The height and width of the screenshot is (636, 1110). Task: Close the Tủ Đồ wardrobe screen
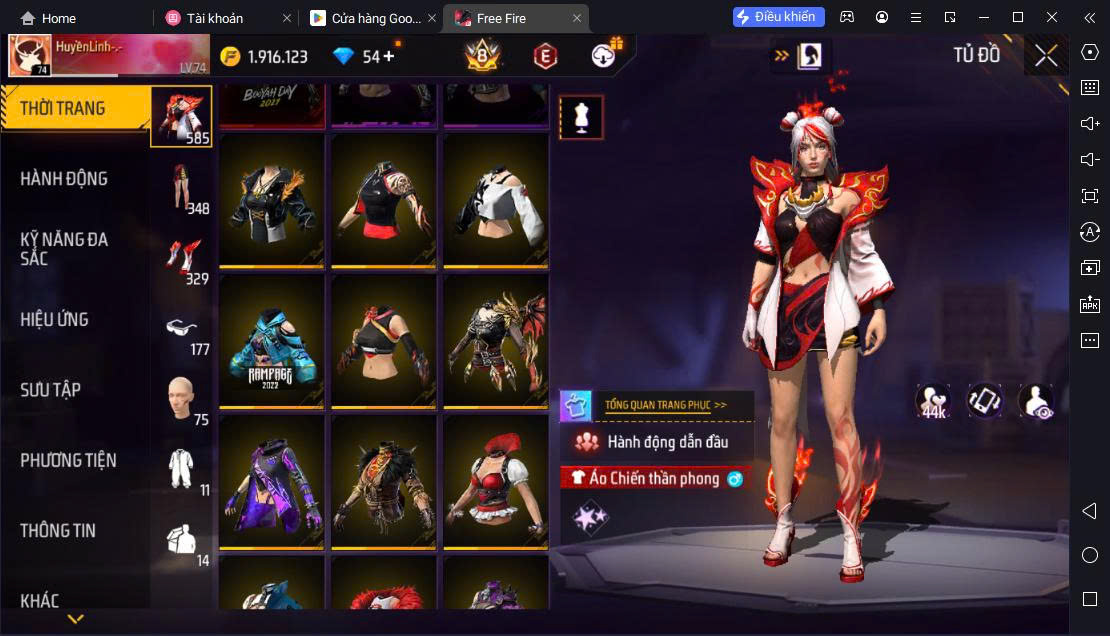[1046, 56]
